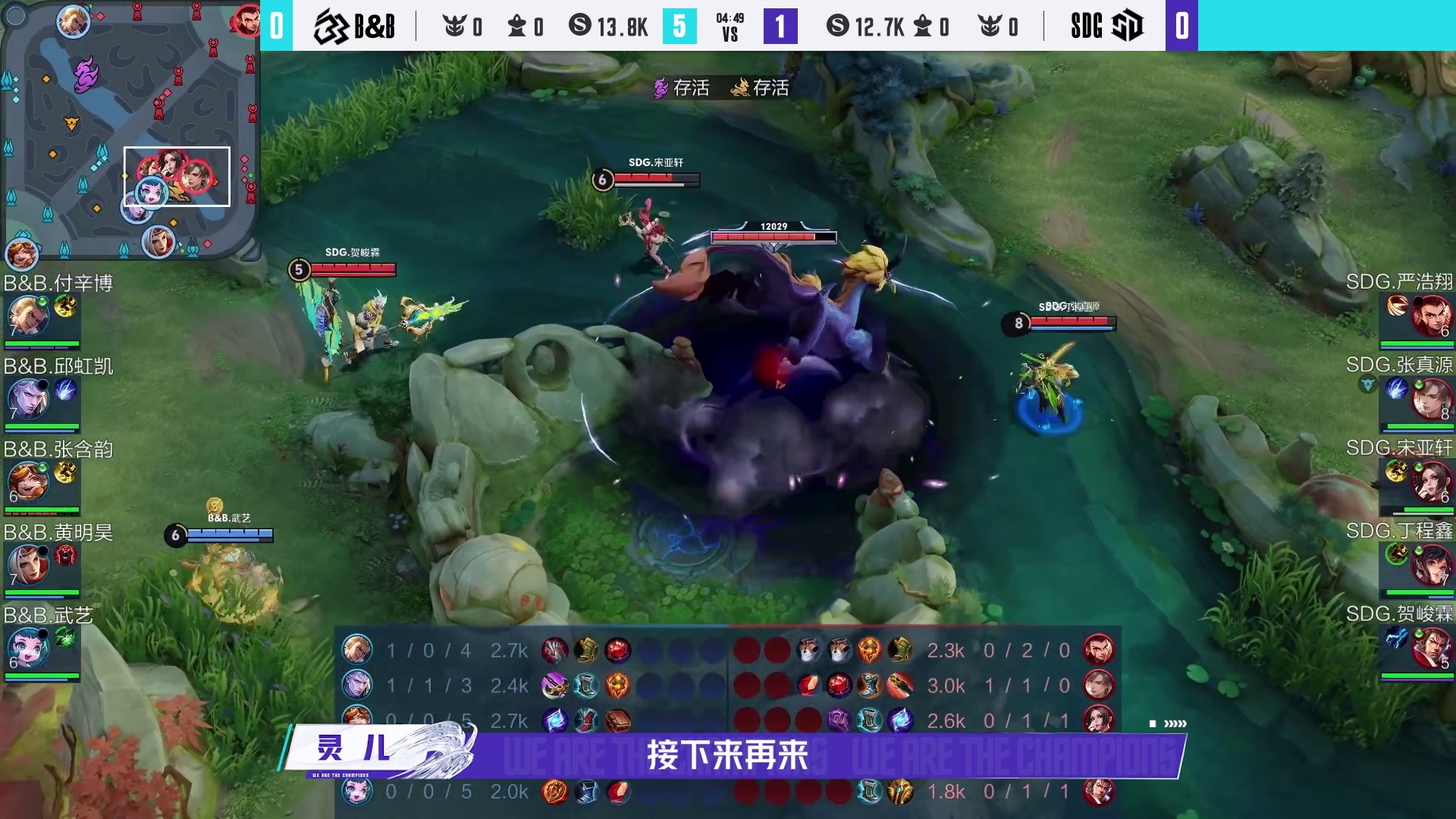Open the minimap in the corner
This screenshot has height=819, width=1456.
(x=129, y=129)
